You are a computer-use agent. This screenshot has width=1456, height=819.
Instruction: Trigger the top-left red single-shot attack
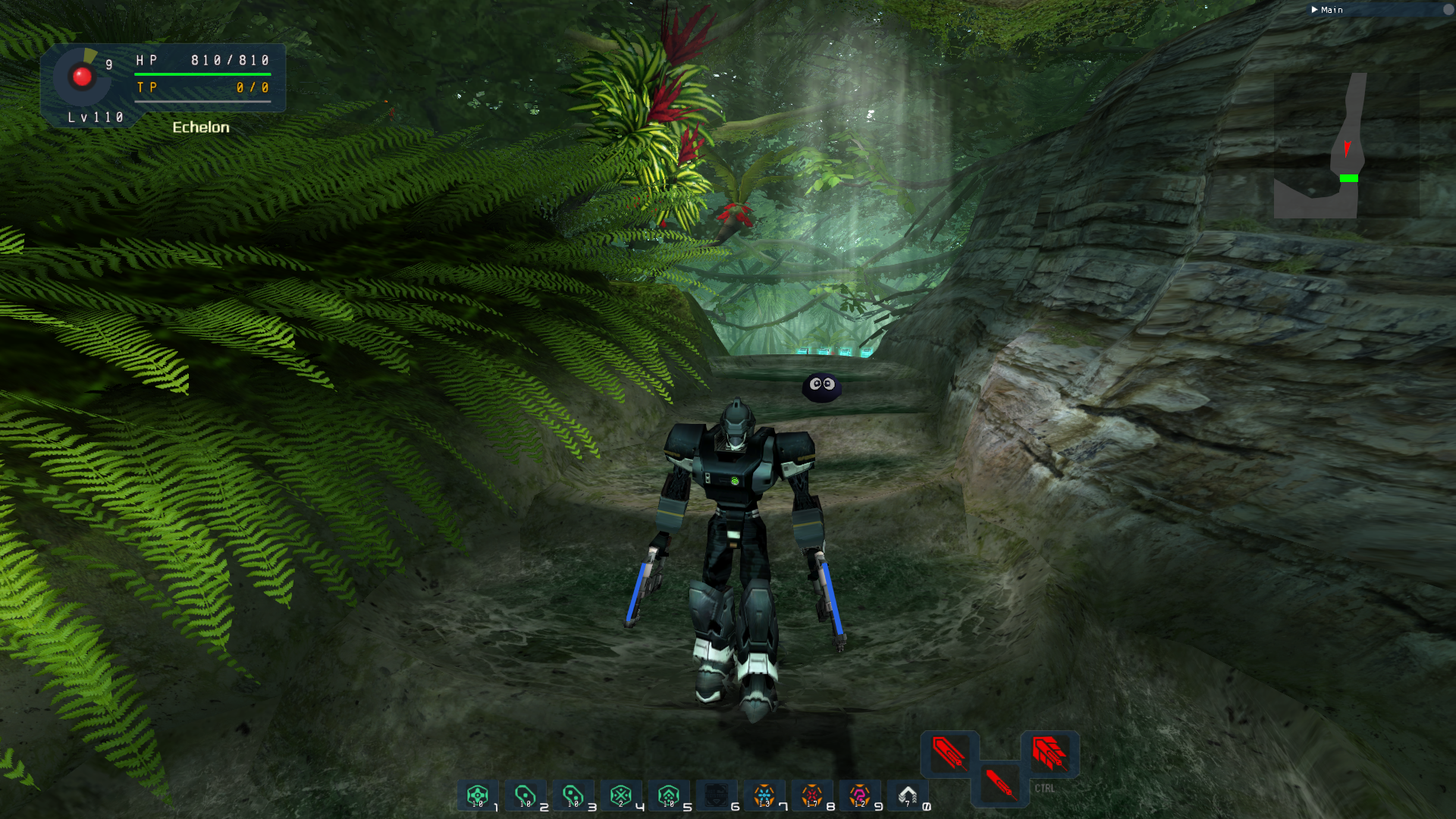click(949, 753)
